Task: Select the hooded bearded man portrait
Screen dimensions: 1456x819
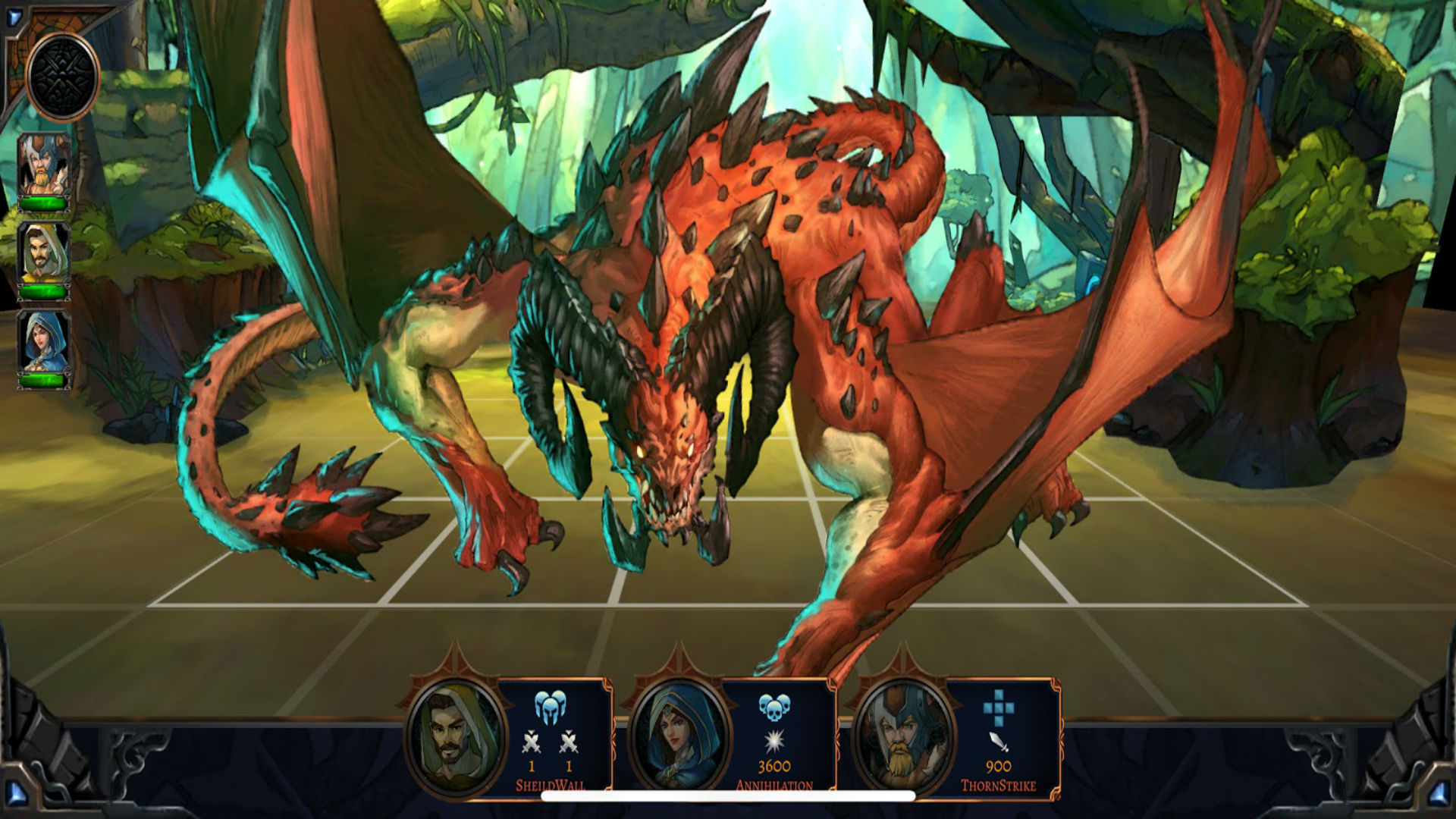Action: 44,254
